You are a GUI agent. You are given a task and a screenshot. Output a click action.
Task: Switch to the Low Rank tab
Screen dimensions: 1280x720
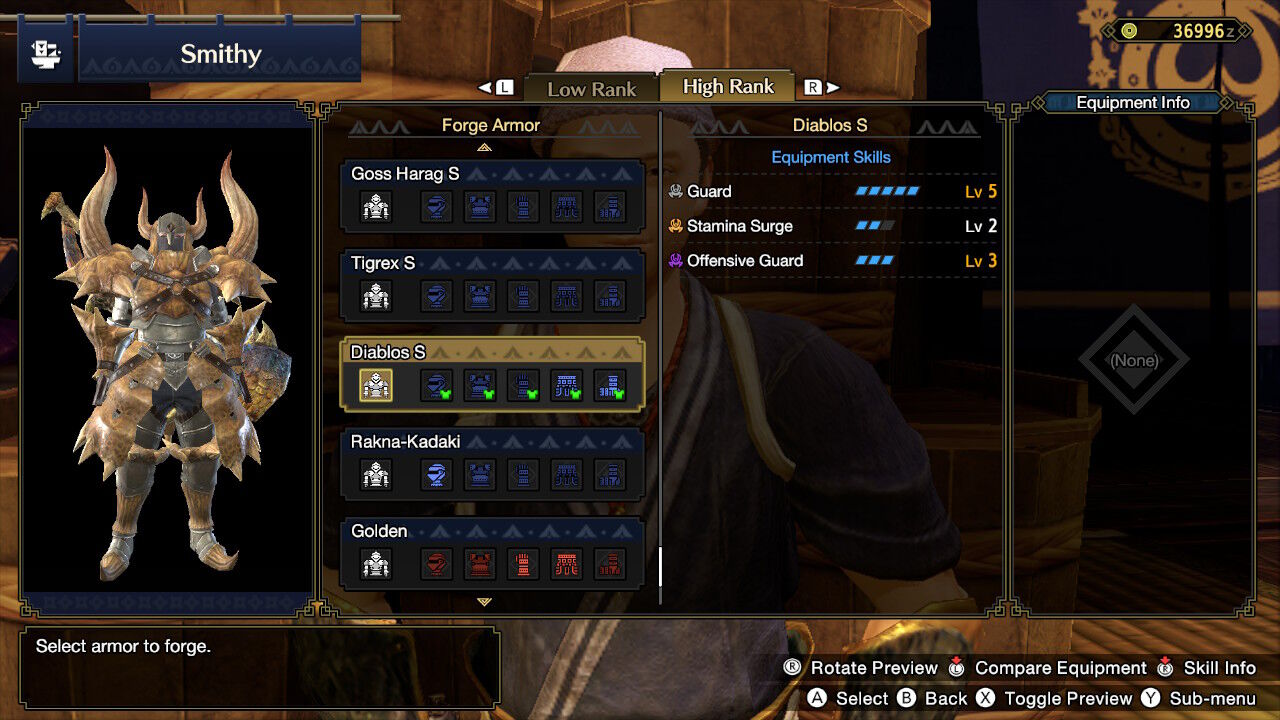click(591, 89)
